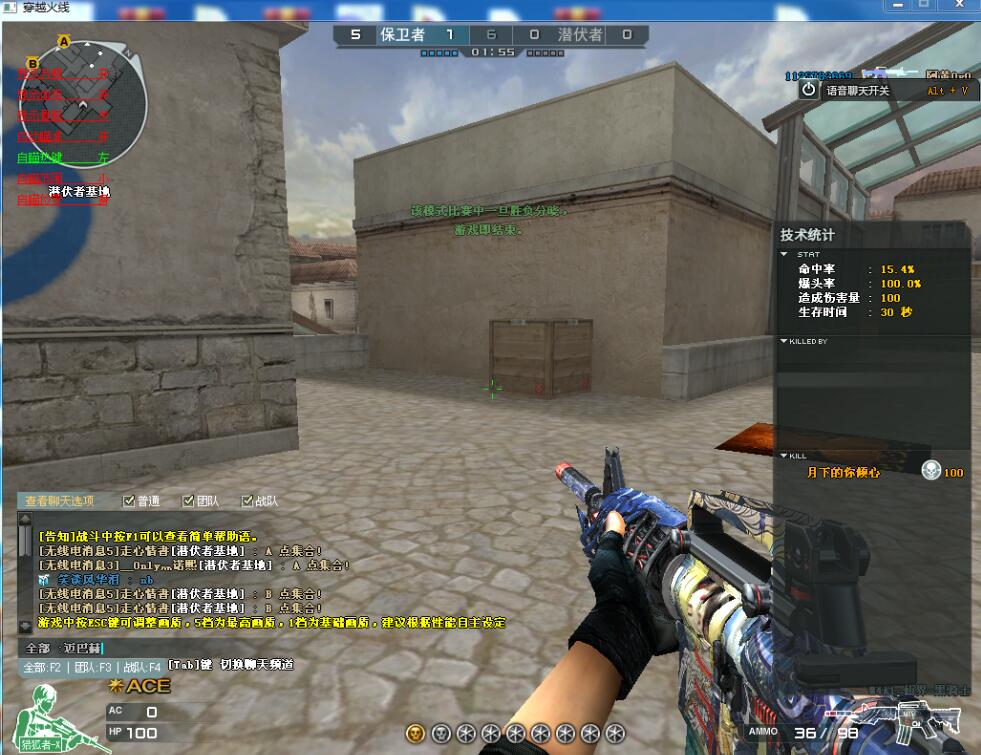Viewport: 981px width, 755px height.
Task: Collapse the STAT section in 技术统计
Action: point(785,254)
